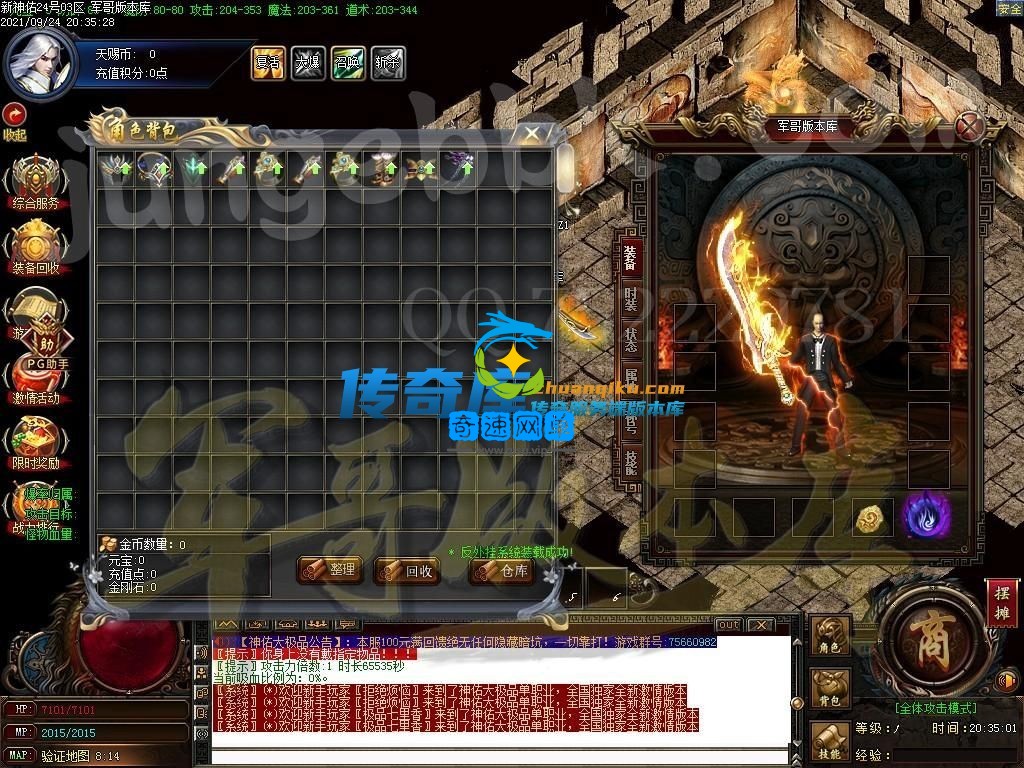This screenshot has height=768, width=1024.
Task: Click the 整理 sort button in the bag
Action: pos(329,570)
